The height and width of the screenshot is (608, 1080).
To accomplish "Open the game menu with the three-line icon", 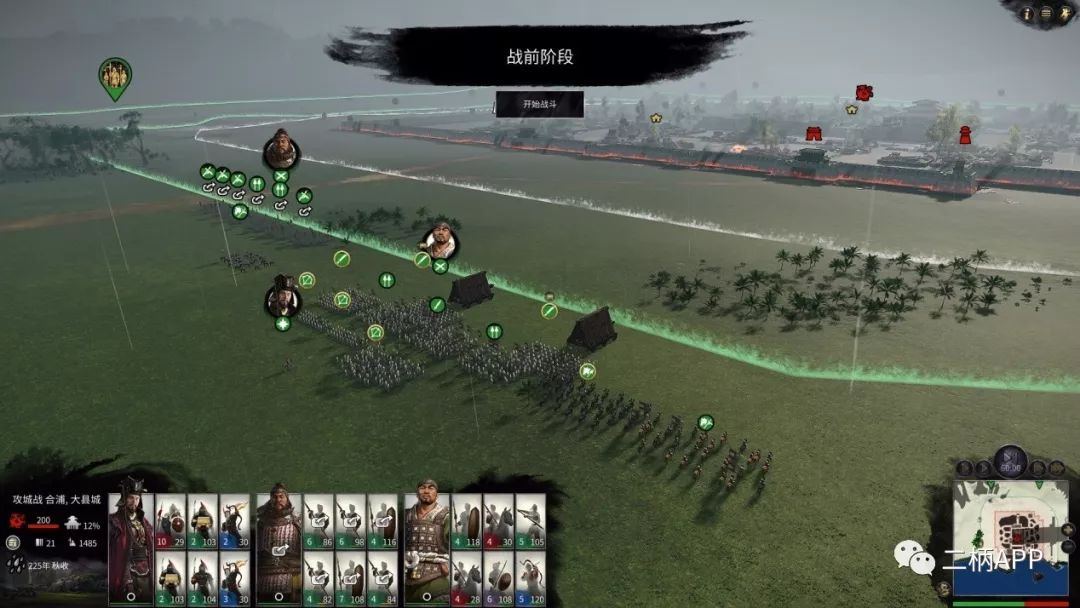I will coord(1046,12).
